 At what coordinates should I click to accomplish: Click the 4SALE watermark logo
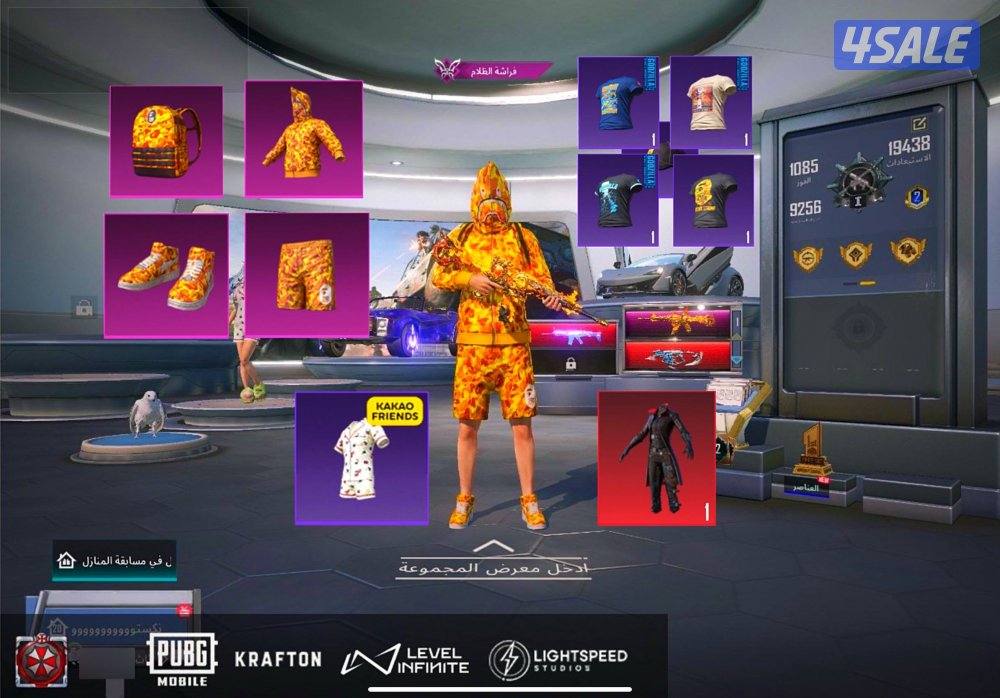pos(906,46)
